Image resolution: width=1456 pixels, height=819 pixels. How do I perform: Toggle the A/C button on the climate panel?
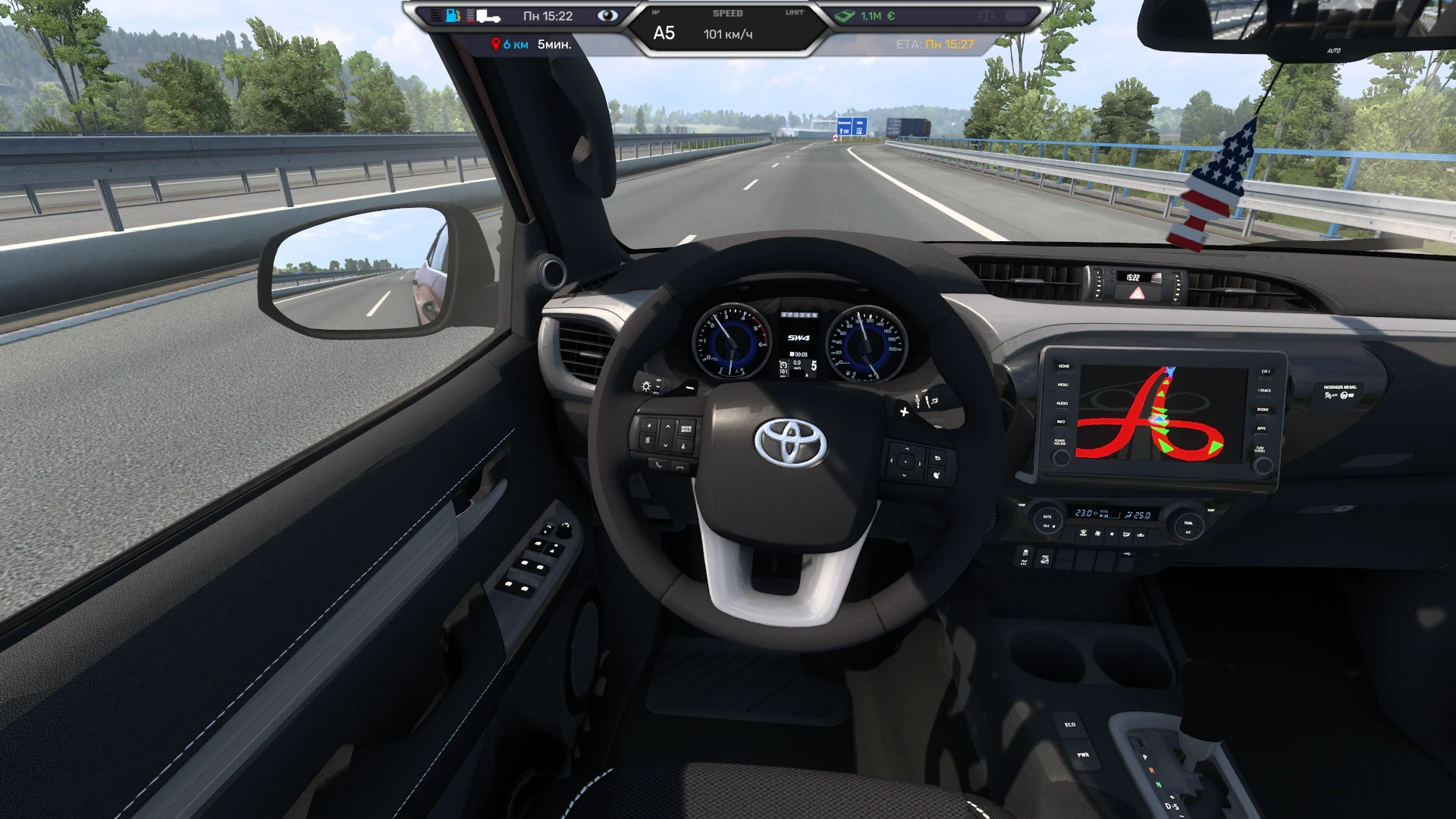[x=1189, y=532]
